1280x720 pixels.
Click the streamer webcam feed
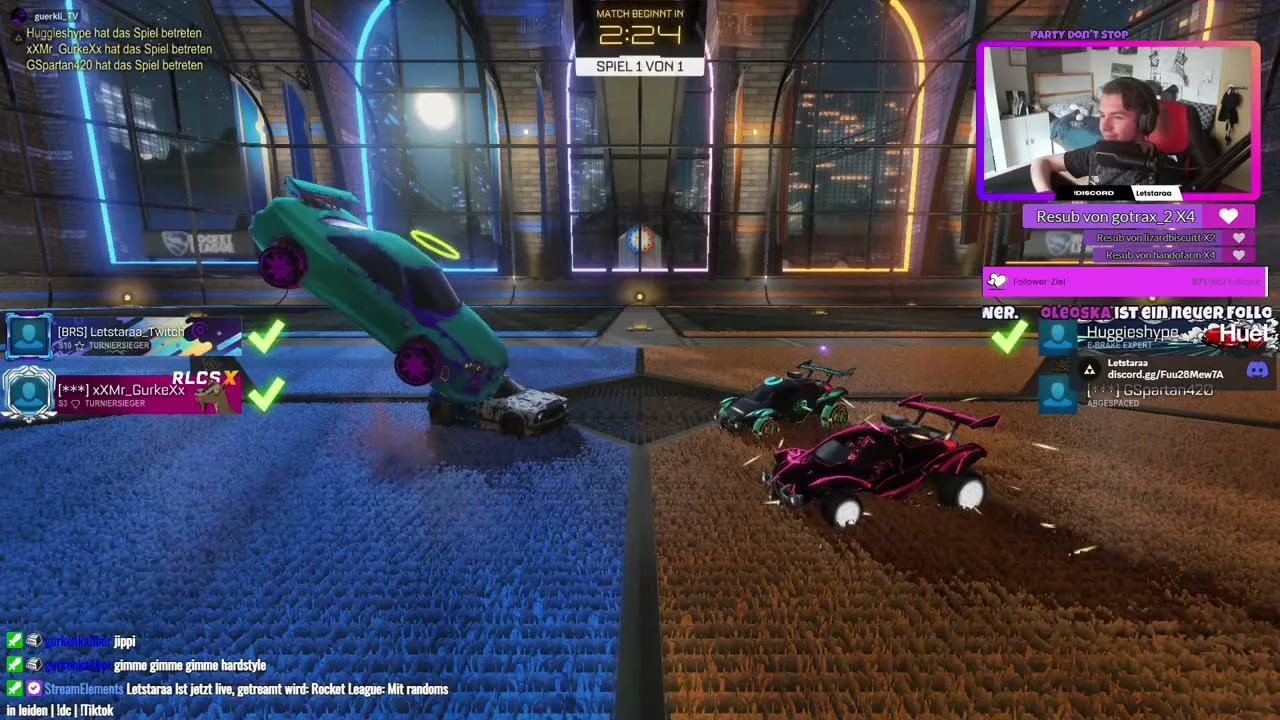pos(1117,120)
